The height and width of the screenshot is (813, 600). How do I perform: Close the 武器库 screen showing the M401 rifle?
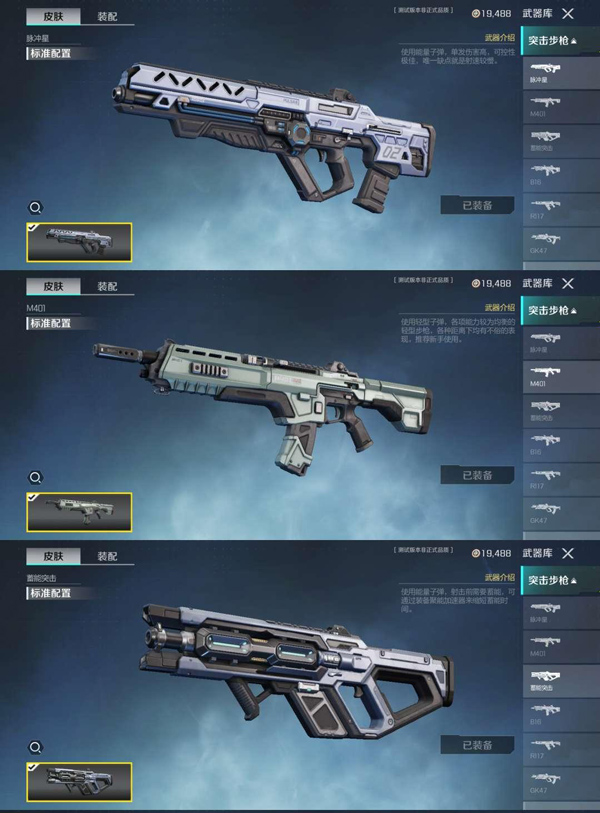tap(568, 284)
